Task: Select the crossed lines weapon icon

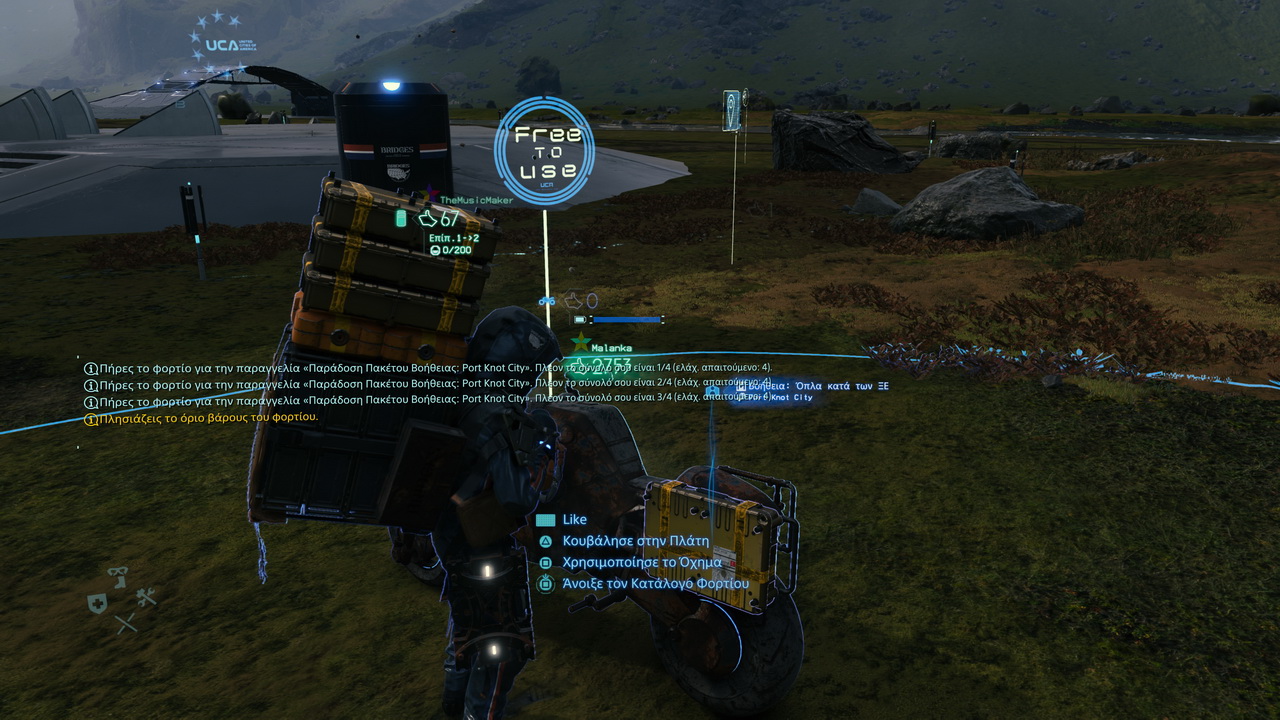Action: pyautogui.click(x=125, y=623)
